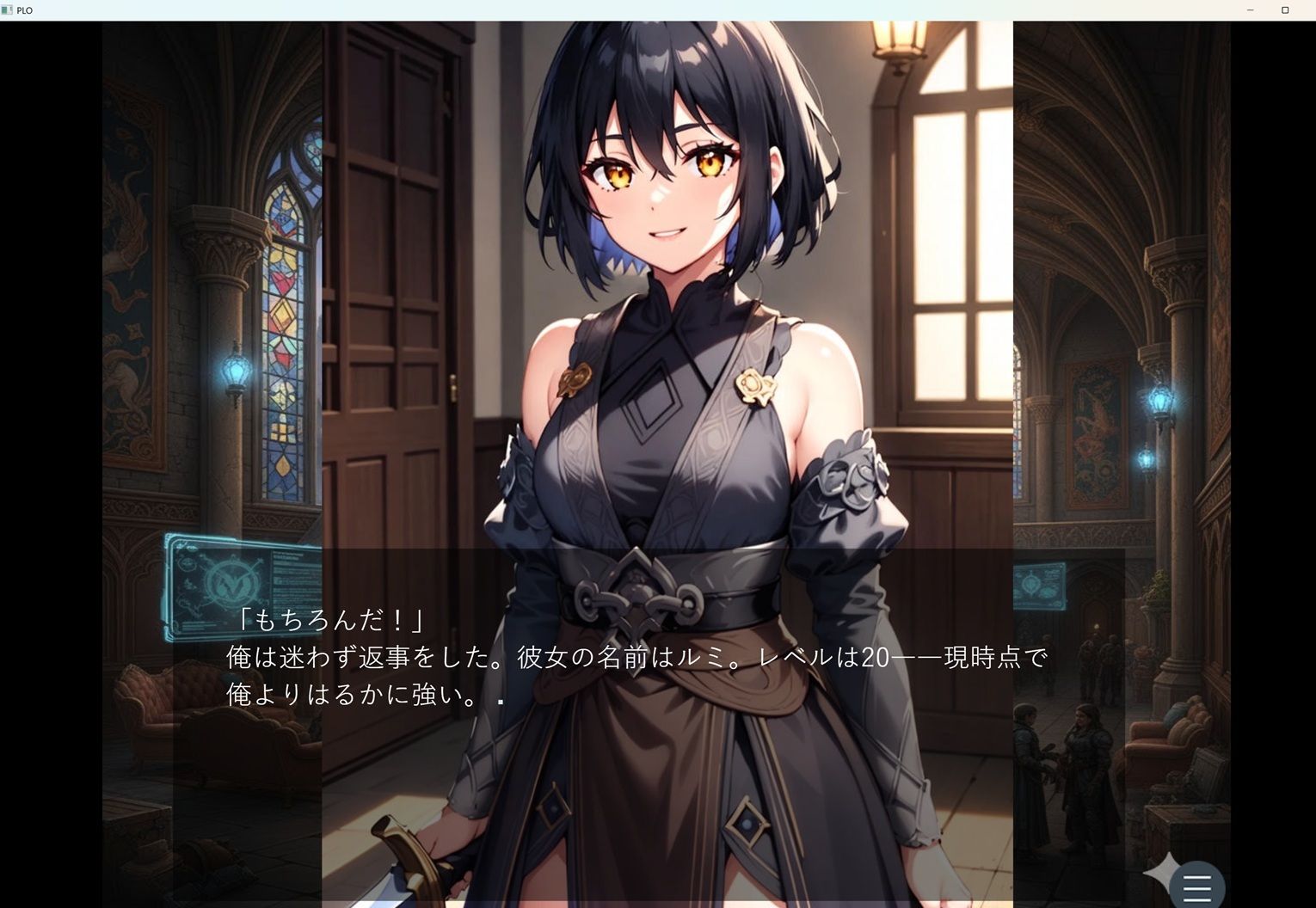The width and height of the screenshot is (1316, 908).
Task: Click the maximize button on the title bar
Action: (1285, 9)
